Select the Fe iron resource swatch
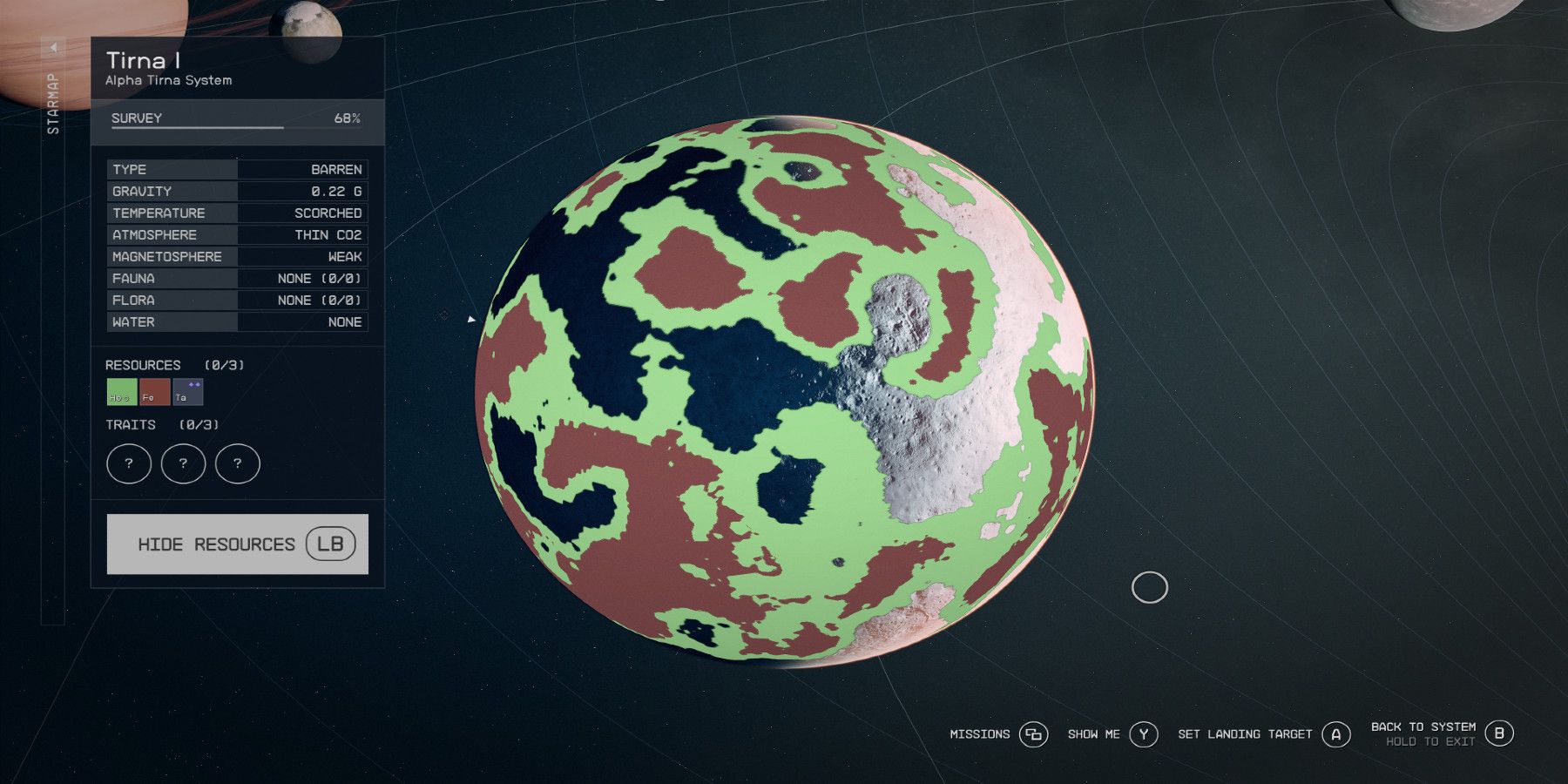The height and width of the screenshot is (784, 1568). coord(154,393)
